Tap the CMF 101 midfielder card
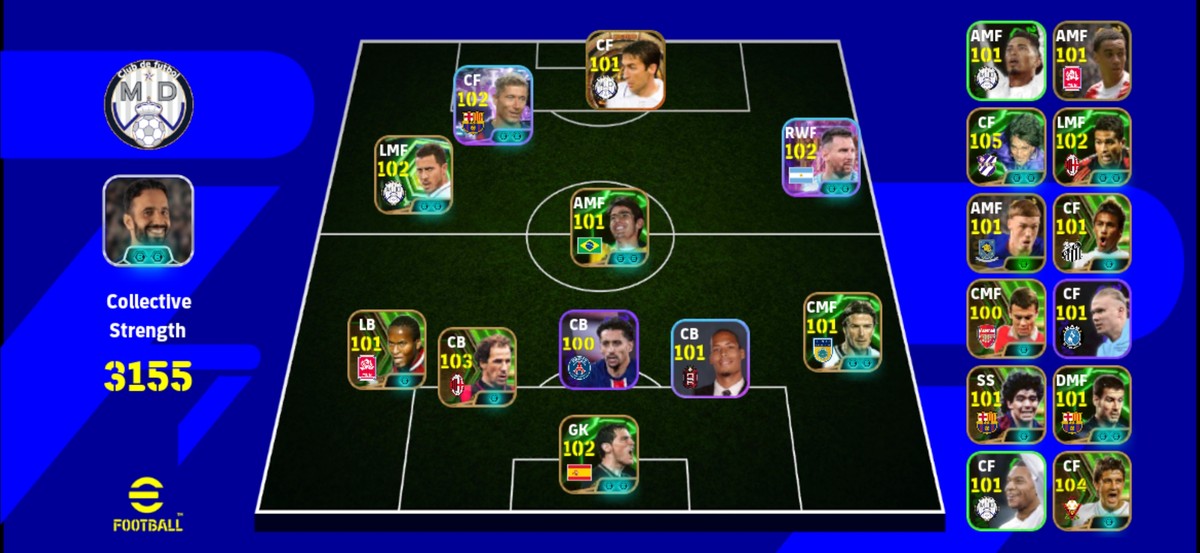1200x553 pixels. tap(843, 332)
